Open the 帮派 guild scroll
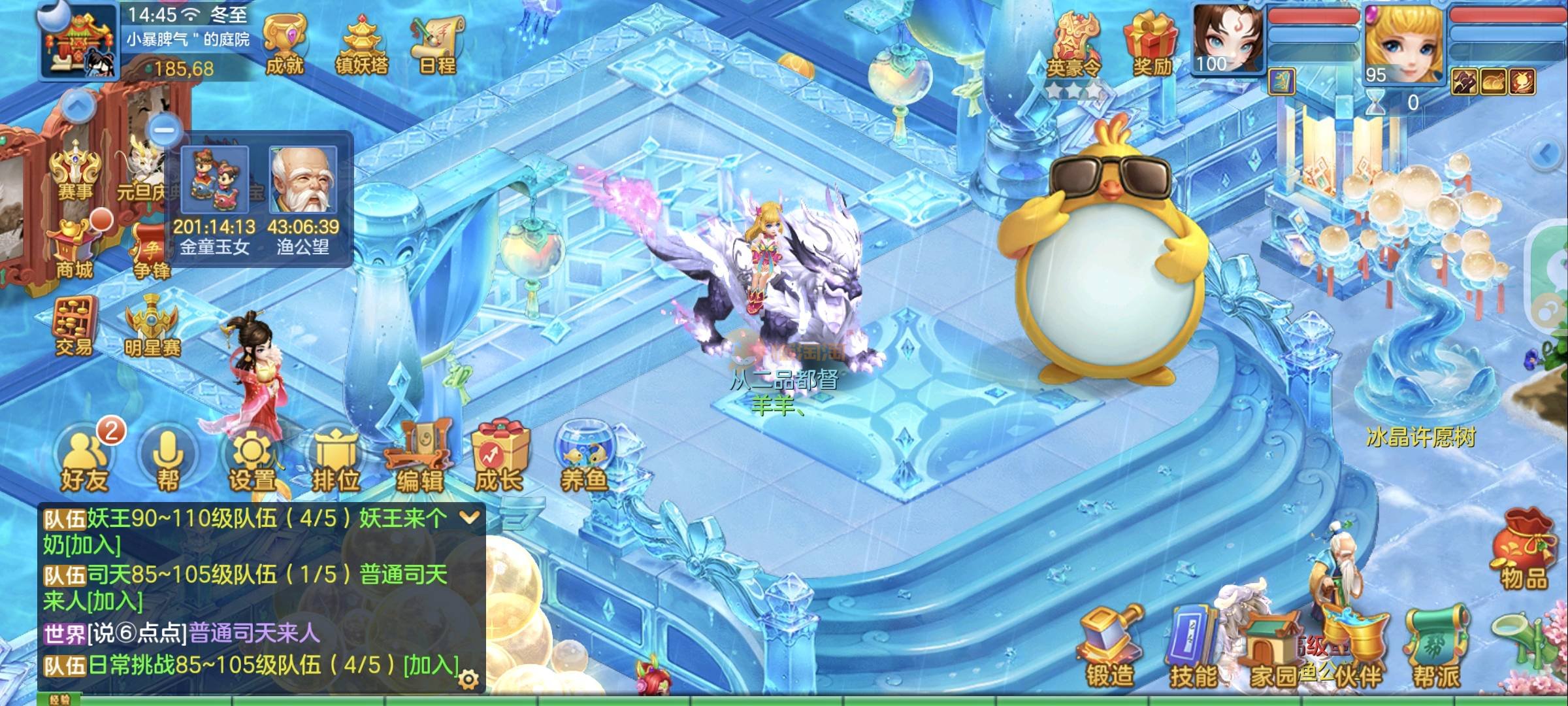The image size is (1568, 706). click(x=1437, y=647)
